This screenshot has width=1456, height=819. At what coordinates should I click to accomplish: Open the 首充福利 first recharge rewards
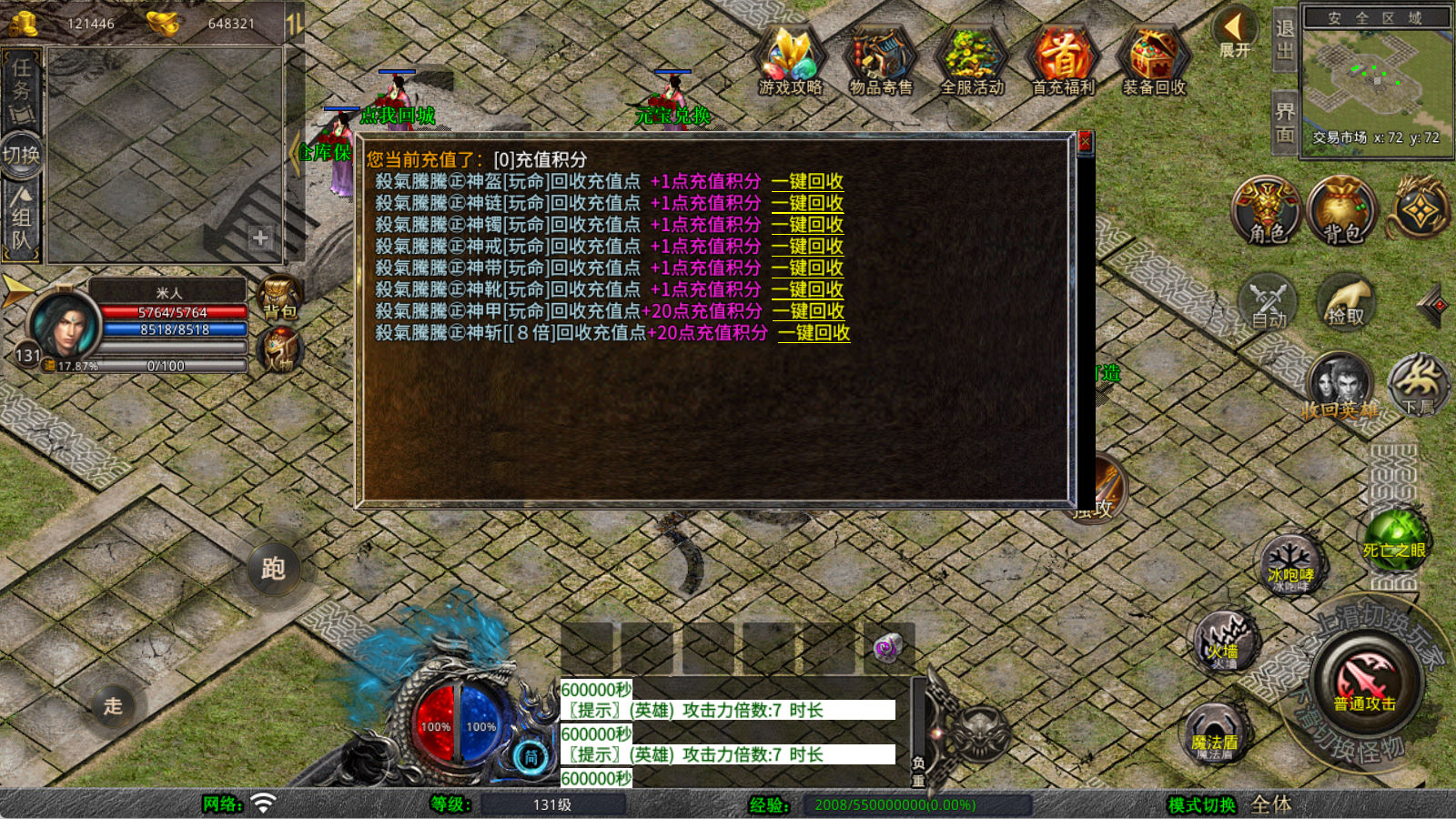pos(1063,60)
